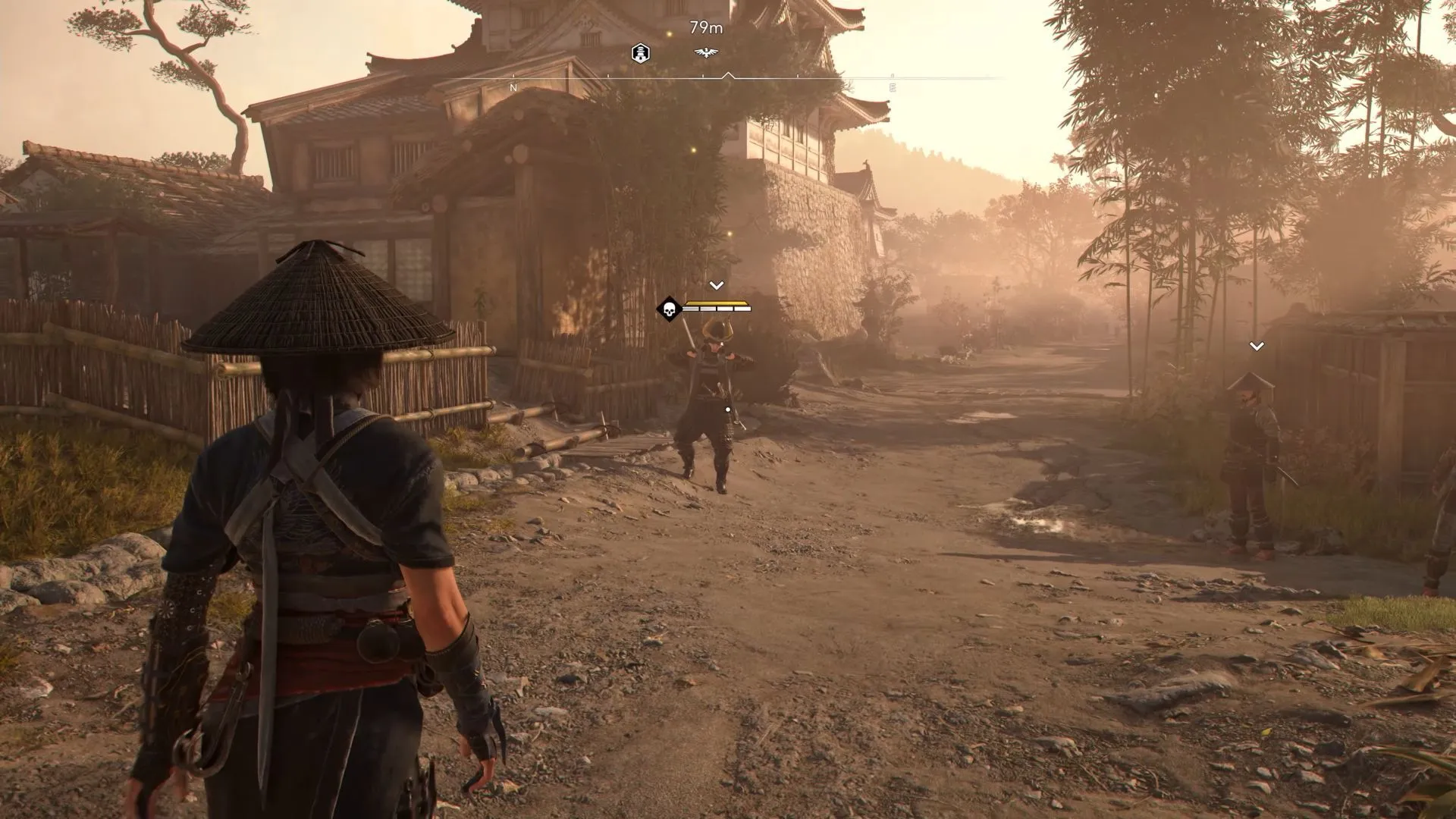Click the N cardinal letter on the compass
1456x819 pixels.
point(513,86)
